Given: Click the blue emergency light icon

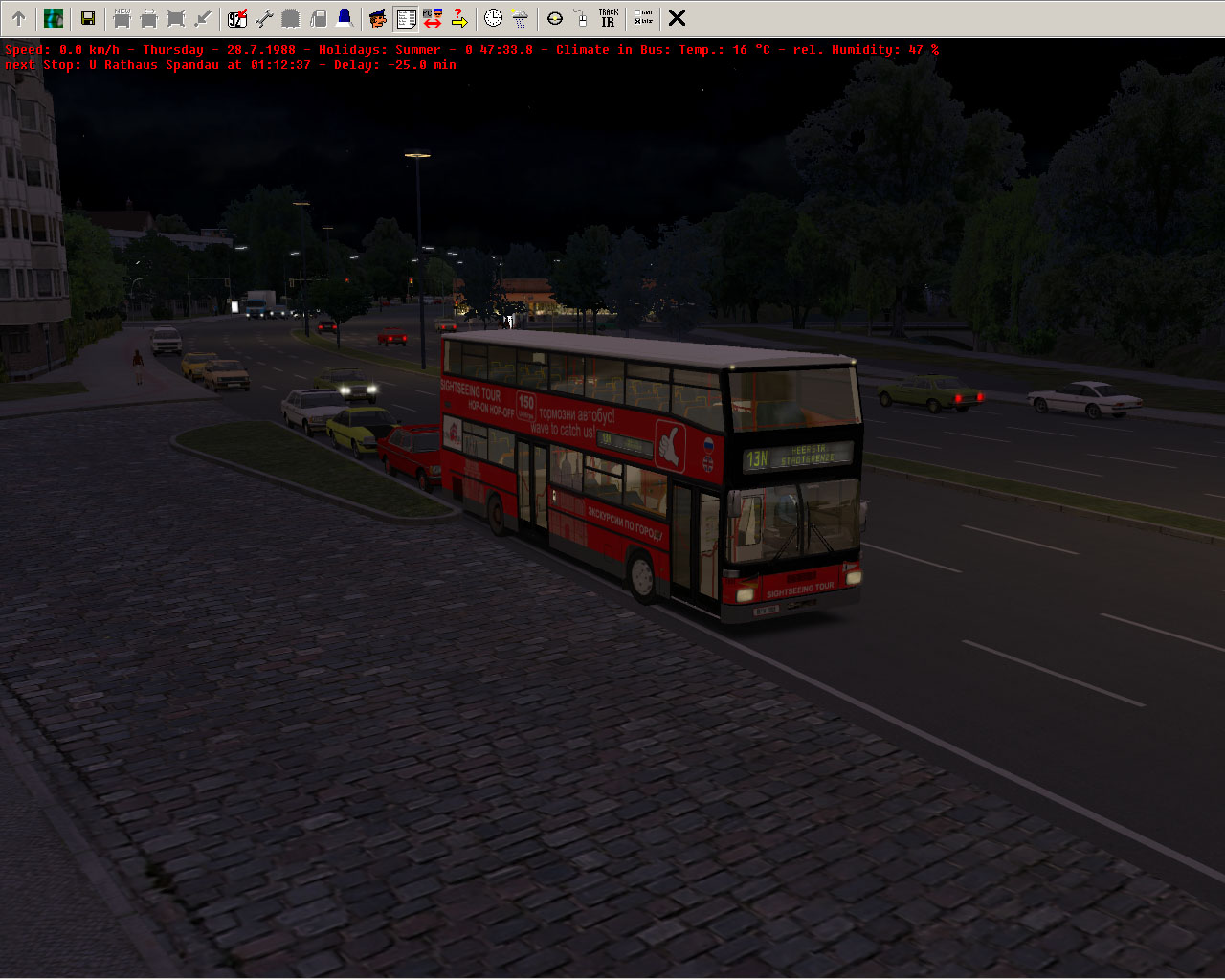Looking at the screenshot, I should tap(345, 18).
